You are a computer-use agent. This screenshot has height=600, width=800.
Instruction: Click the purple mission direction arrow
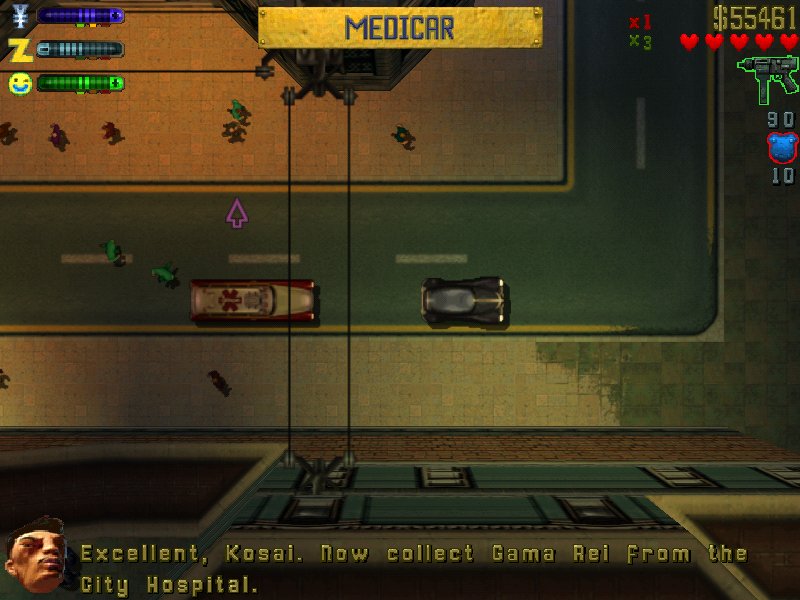tap(237, 213)
